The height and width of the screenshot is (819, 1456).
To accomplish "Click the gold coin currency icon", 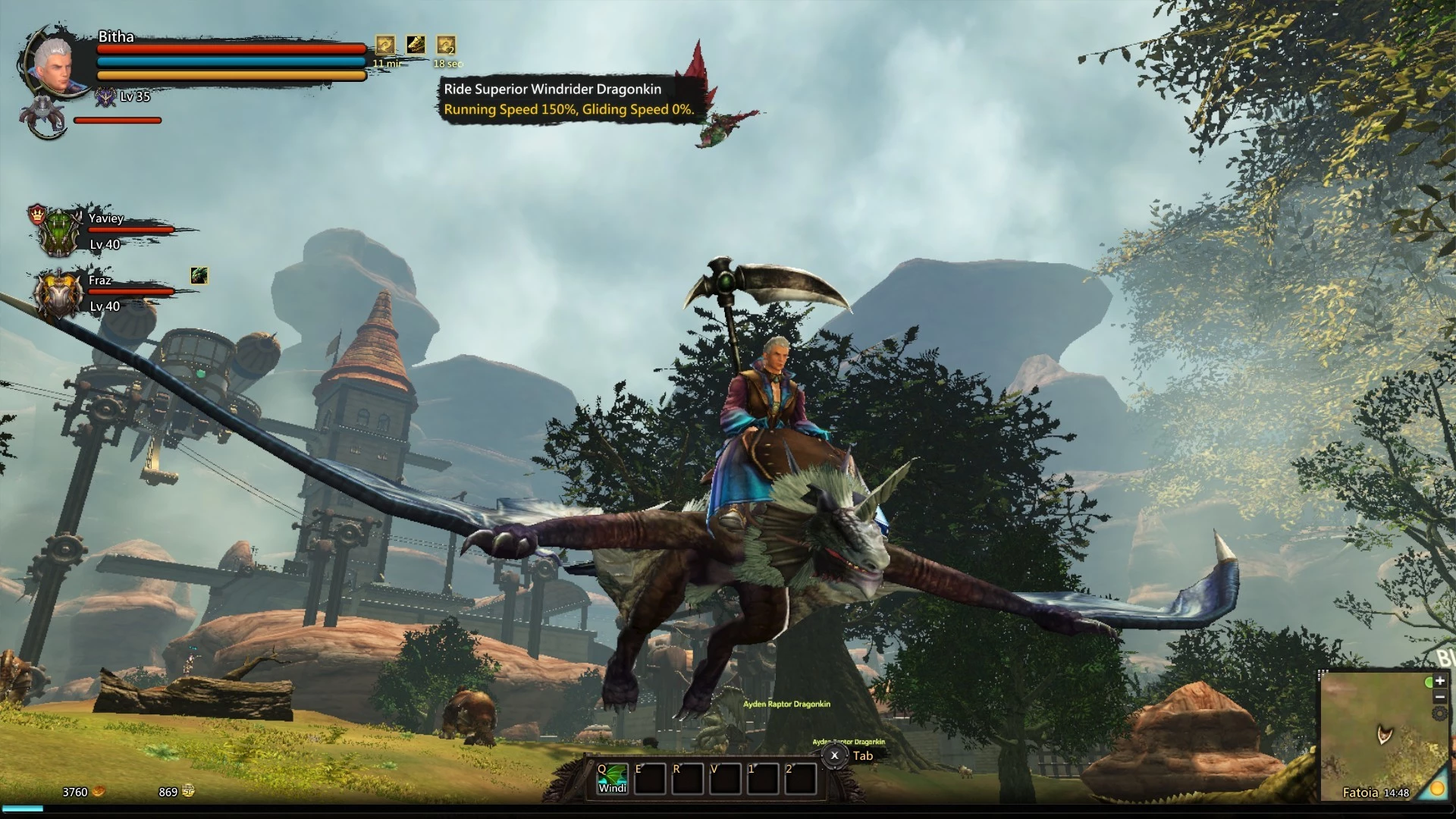I will point(99,792).
